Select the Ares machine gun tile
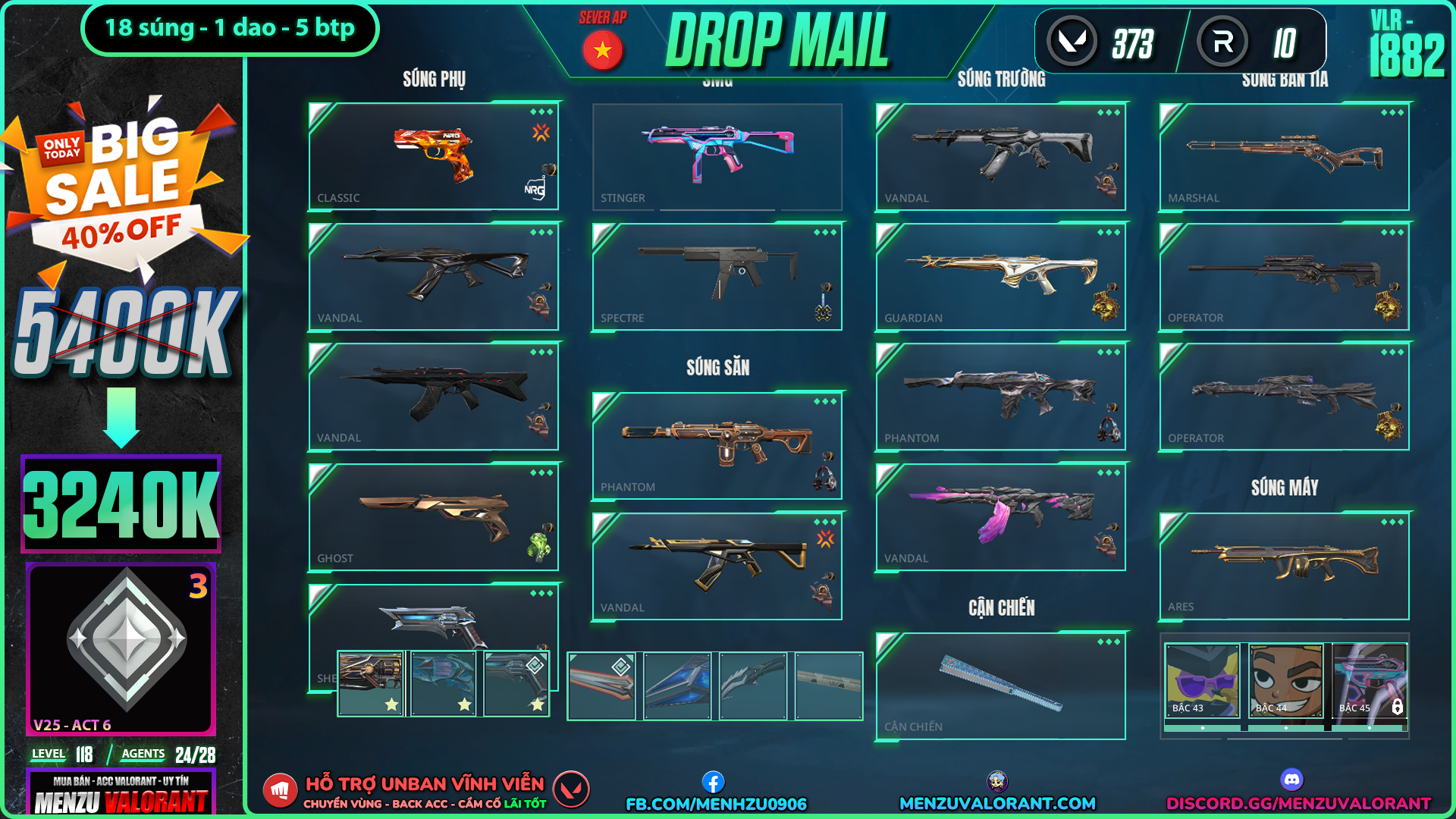Image resolution: width=1456 pixels, height=819 pixels. coord(1284,566)
